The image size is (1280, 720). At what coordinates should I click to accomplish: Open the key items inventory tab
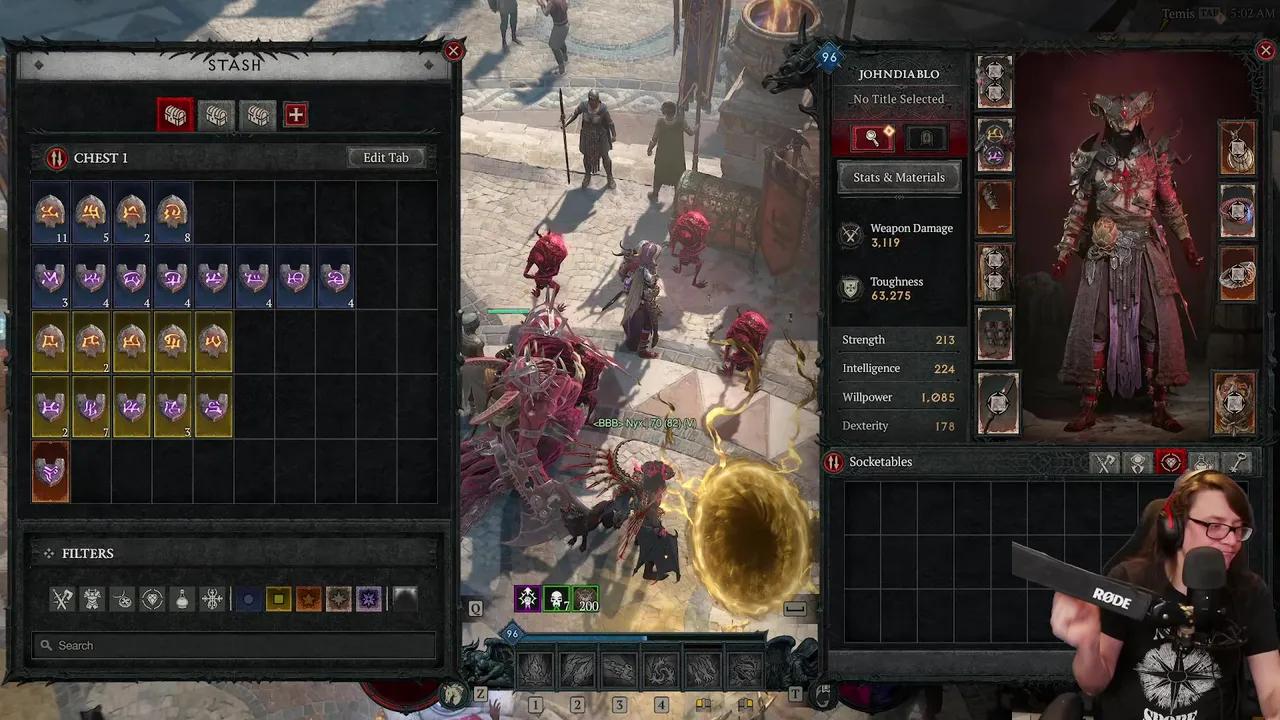tap(1238, 462)
